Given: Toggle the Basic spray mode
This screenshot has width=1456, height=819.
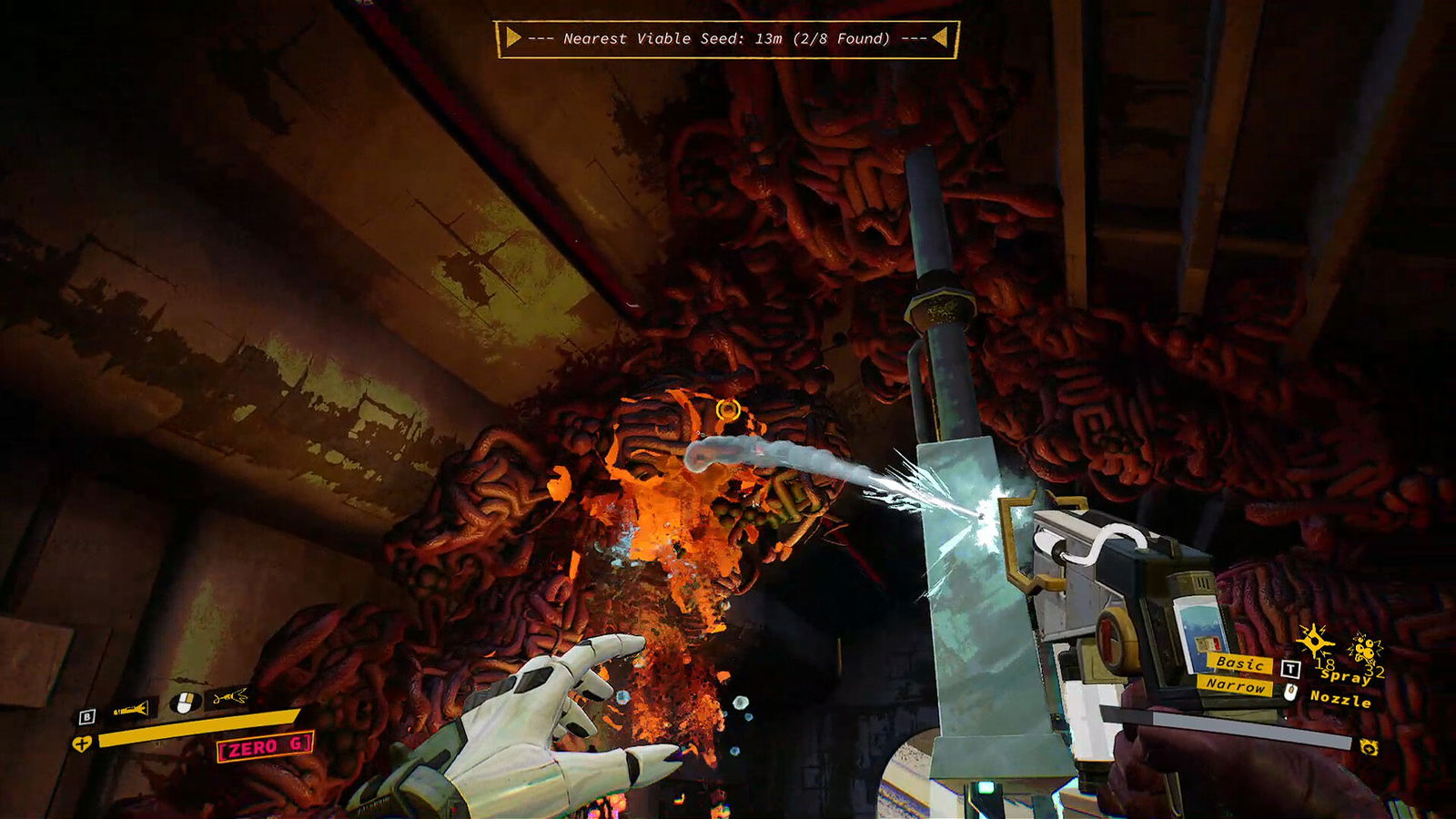Looking at the screenshot, I should click(1241, 663).
